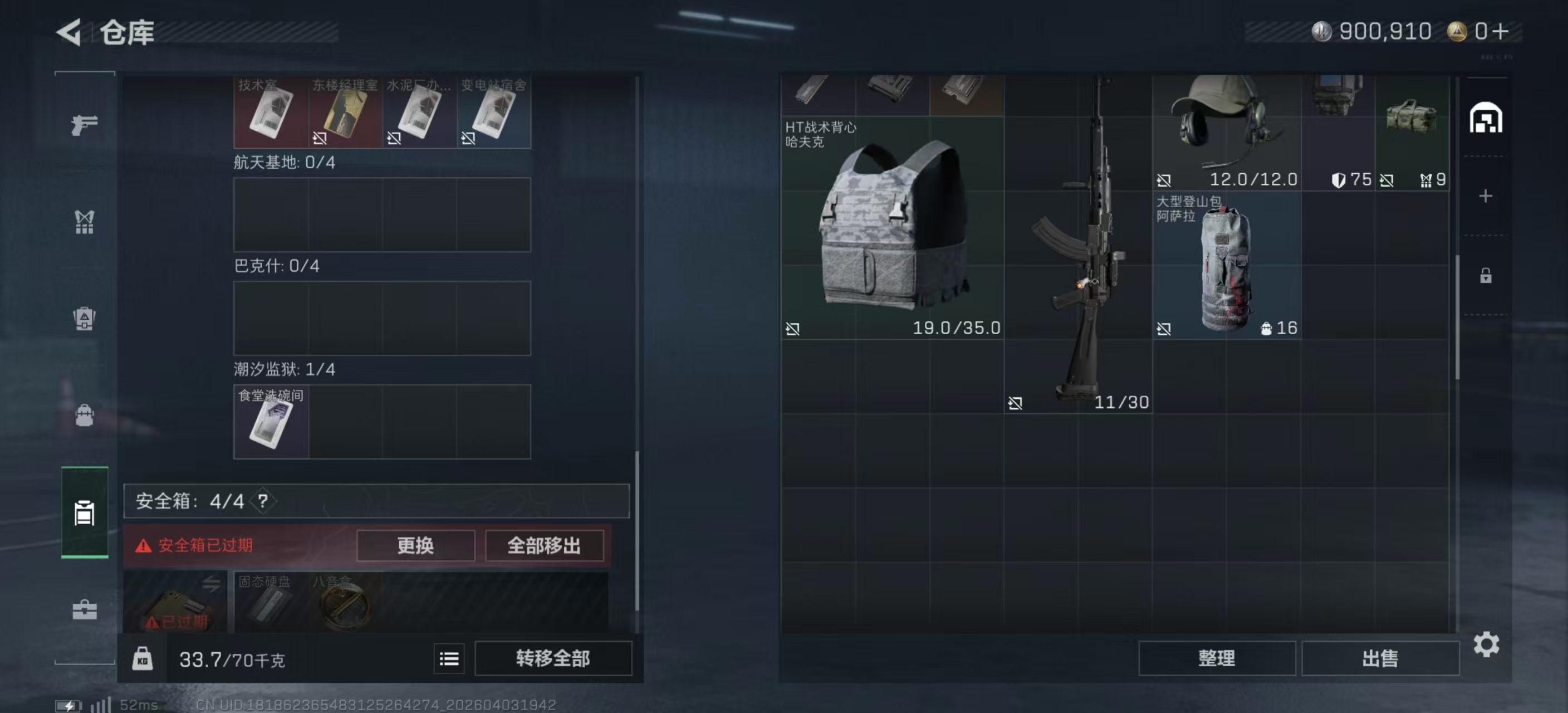Click the plus to unlock a new storage tab
Viewport: 1568px width, 713px height.
[x=1487, y=196]
